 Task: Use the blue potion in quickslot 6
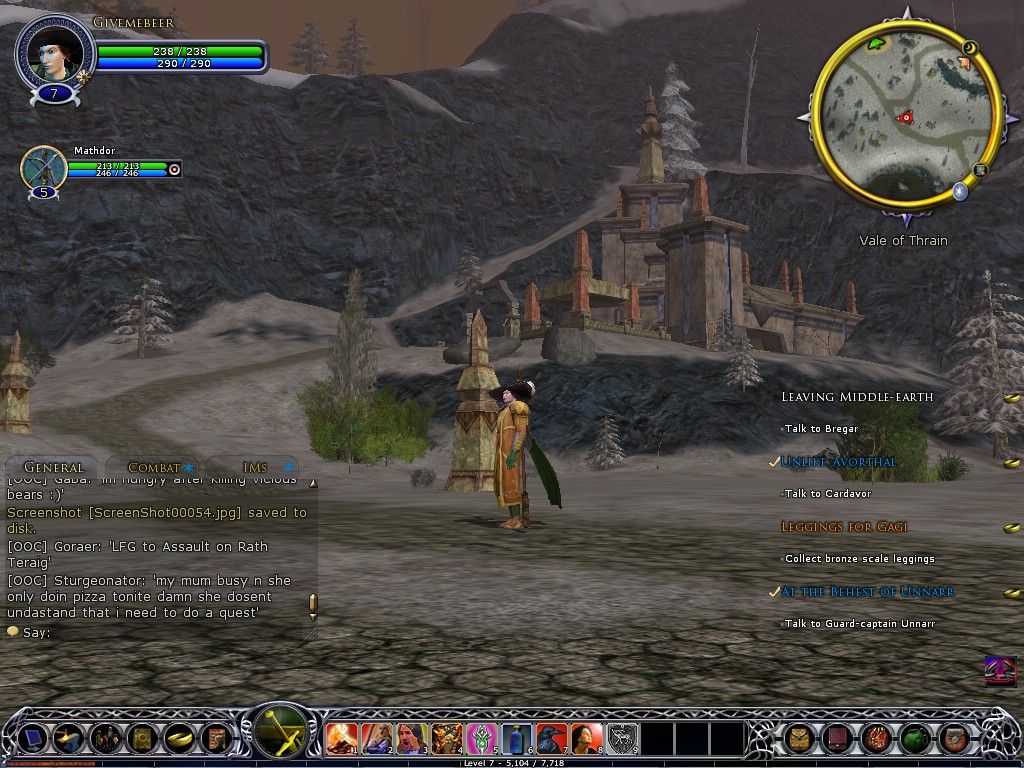pos(517,739)
